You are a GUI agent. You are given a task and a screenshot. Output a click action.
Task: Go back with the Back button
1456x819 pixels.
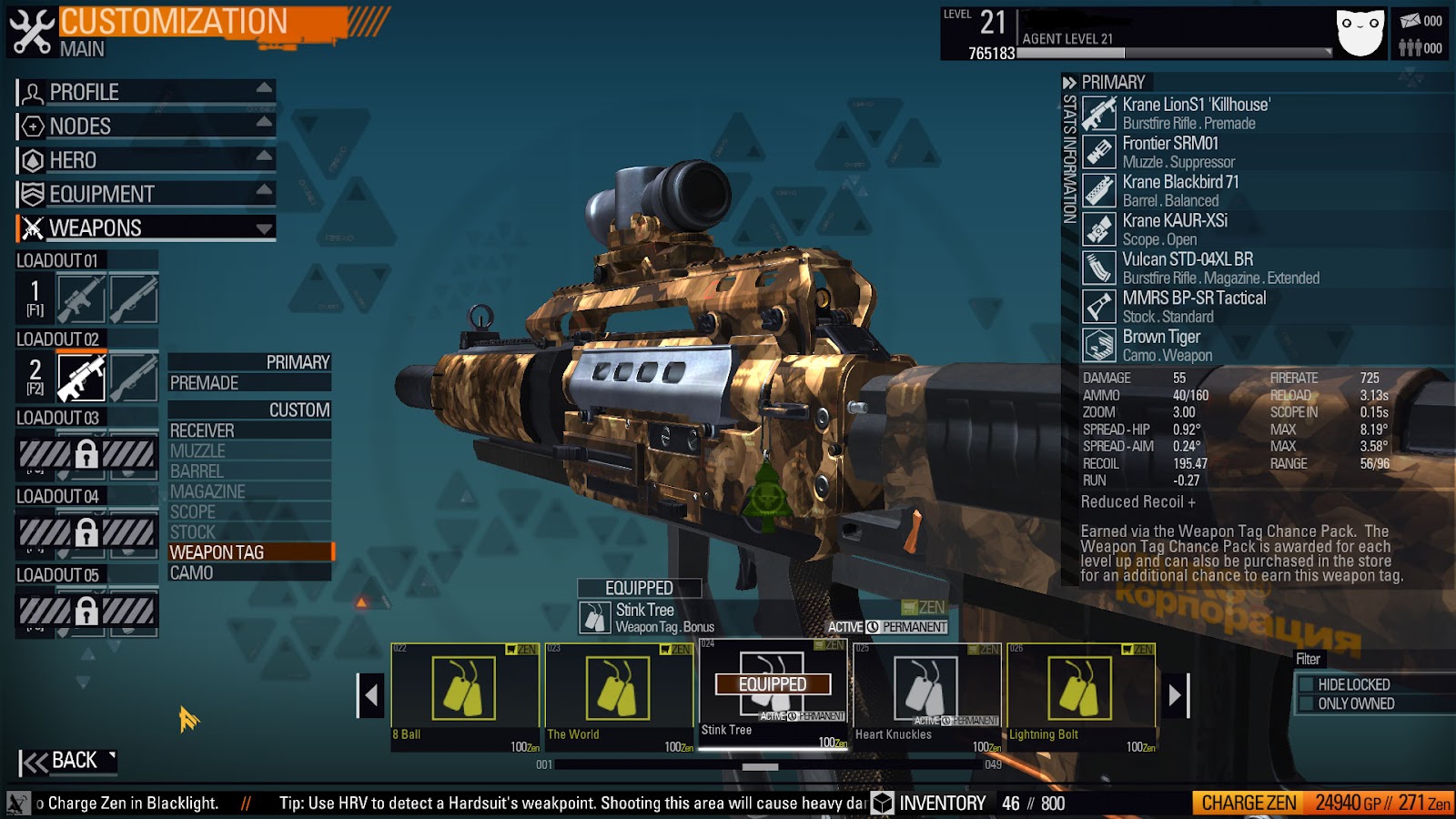tap(67, 761)
